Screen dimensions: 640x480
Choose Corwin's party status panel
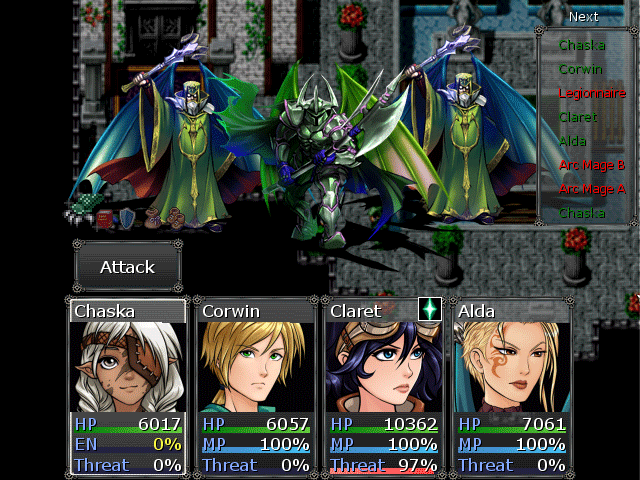pyautogui.click(x=255, y=386)
